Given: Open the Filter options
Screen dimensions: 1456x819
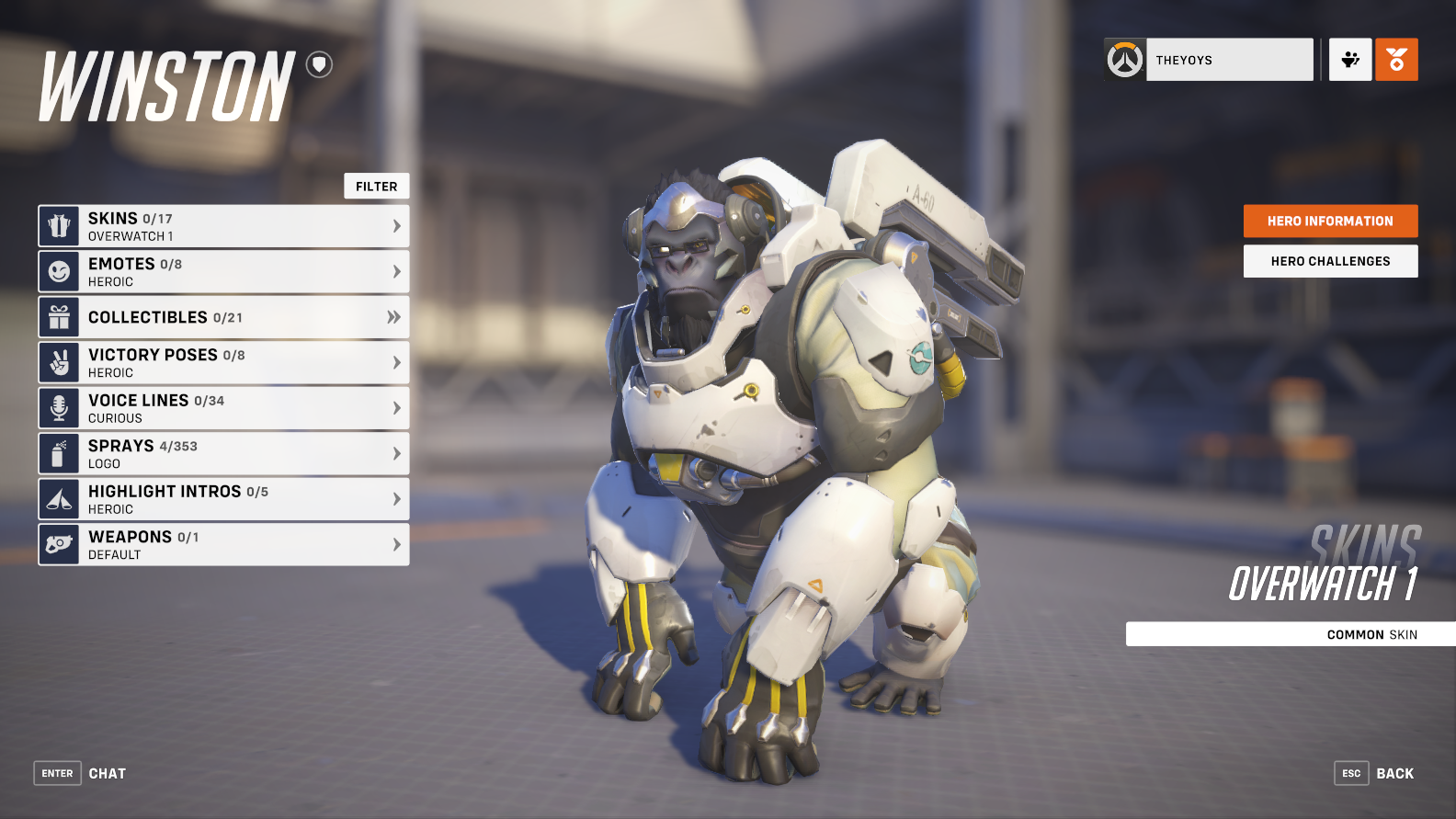Looking at the screenshot, I should click(376, 186).
